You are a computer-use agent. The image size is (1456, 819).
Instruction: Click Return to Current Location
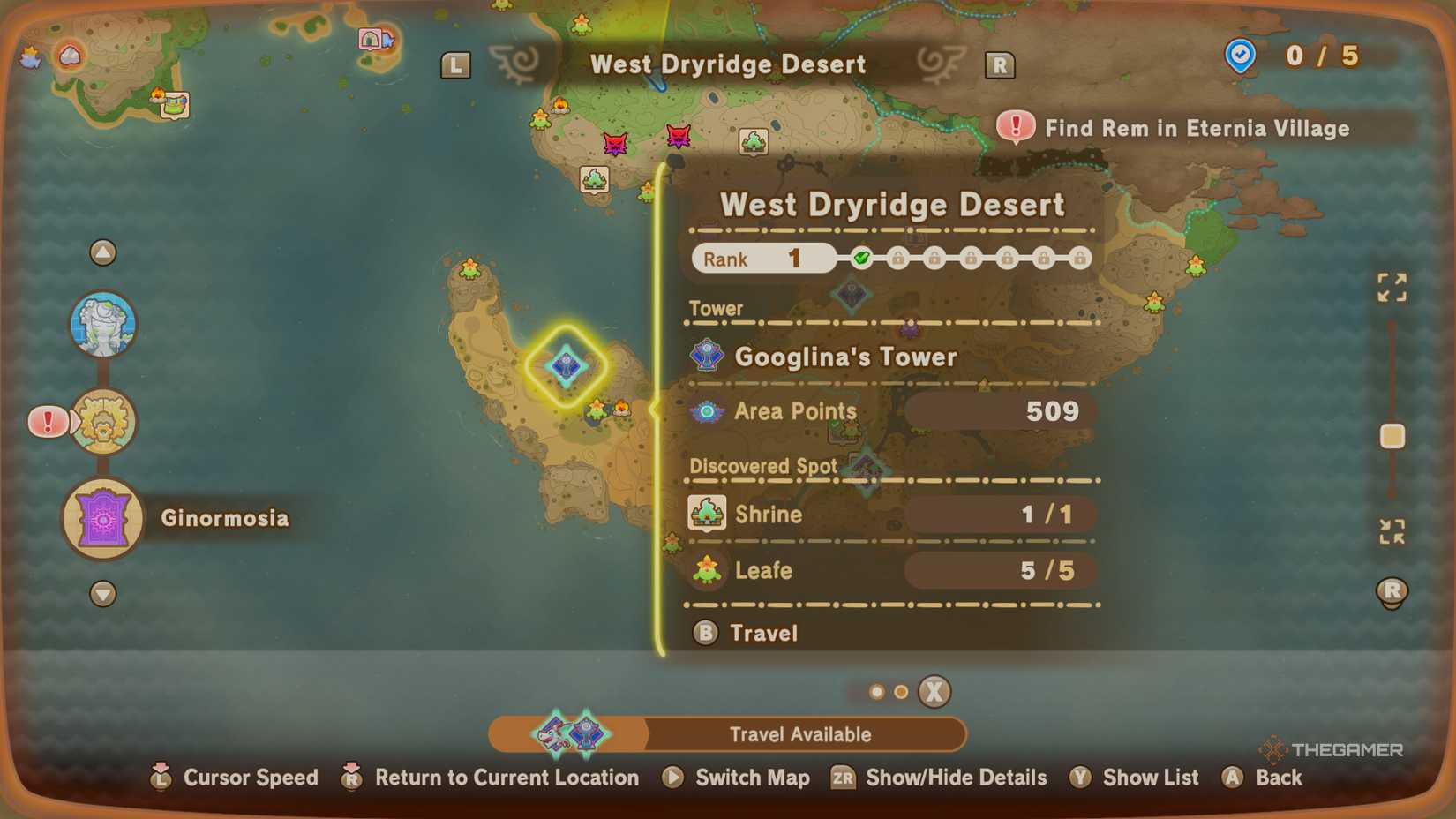507,778
